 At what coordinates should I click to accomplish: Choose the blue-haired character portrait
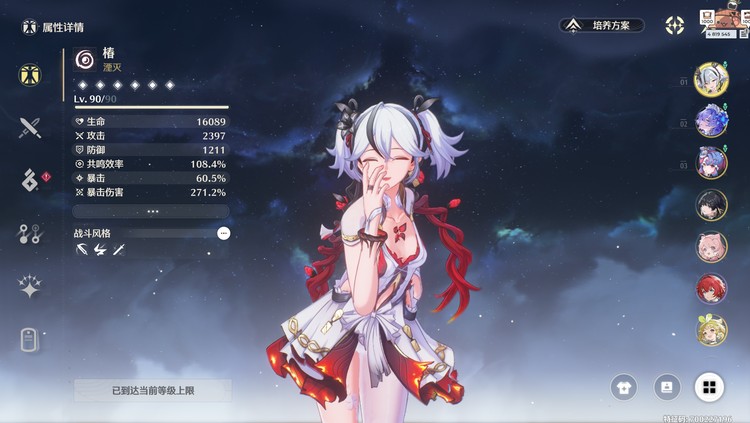(x=711, y=121)
